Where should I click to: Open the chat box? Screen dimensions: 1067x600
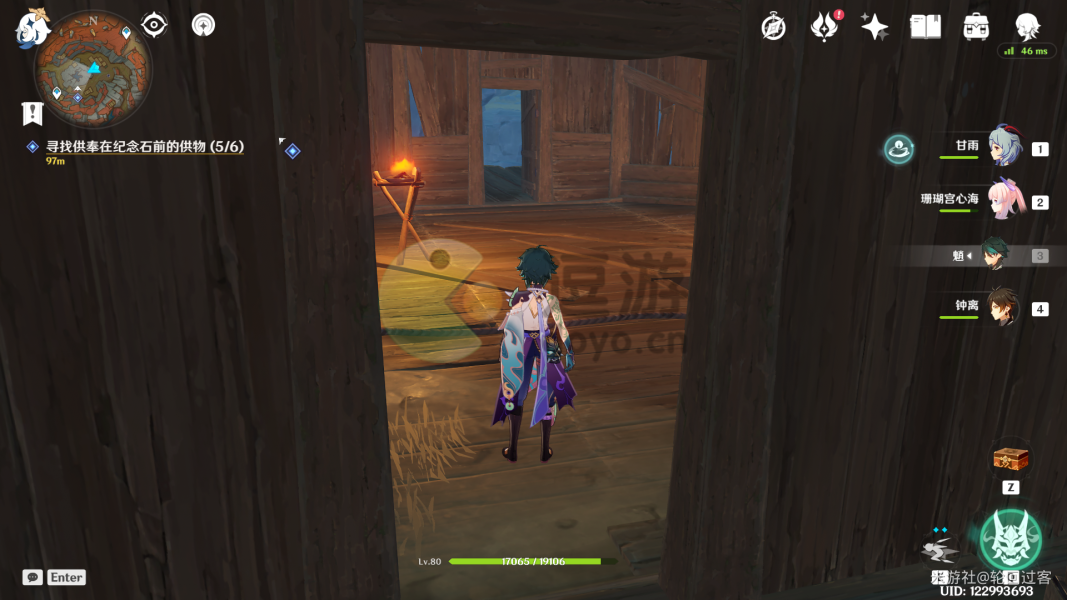click(x=33, y=577)
